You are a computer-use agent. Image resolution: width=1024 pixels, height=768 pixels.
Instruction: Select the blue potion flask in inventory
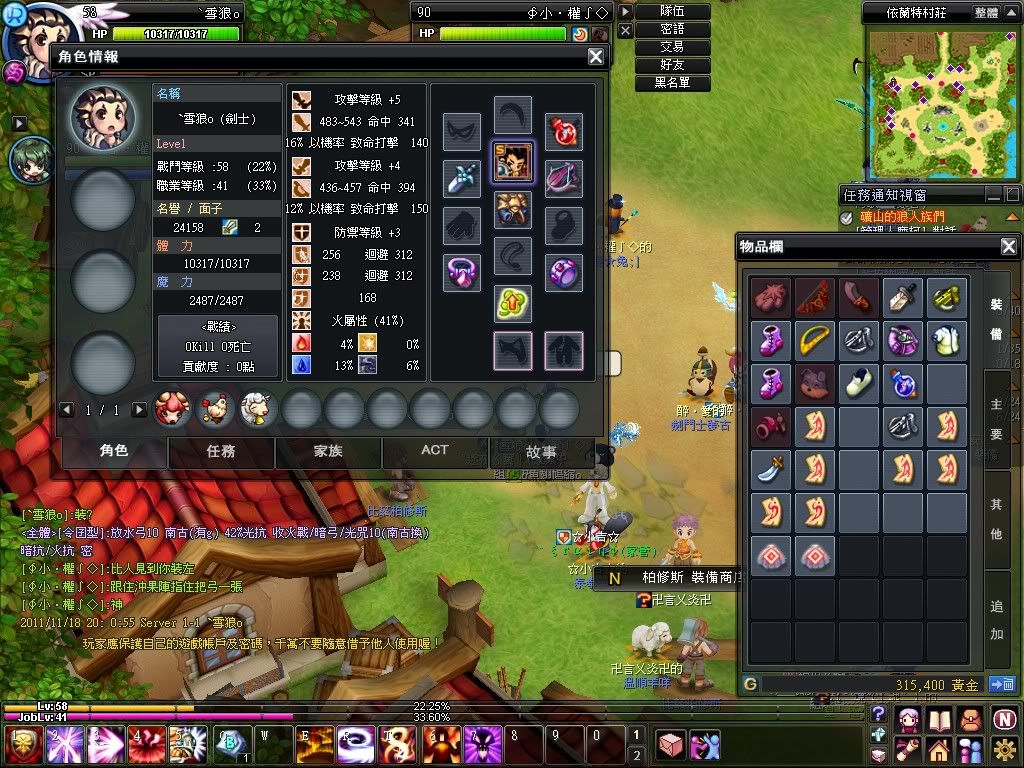click(903, 384)
